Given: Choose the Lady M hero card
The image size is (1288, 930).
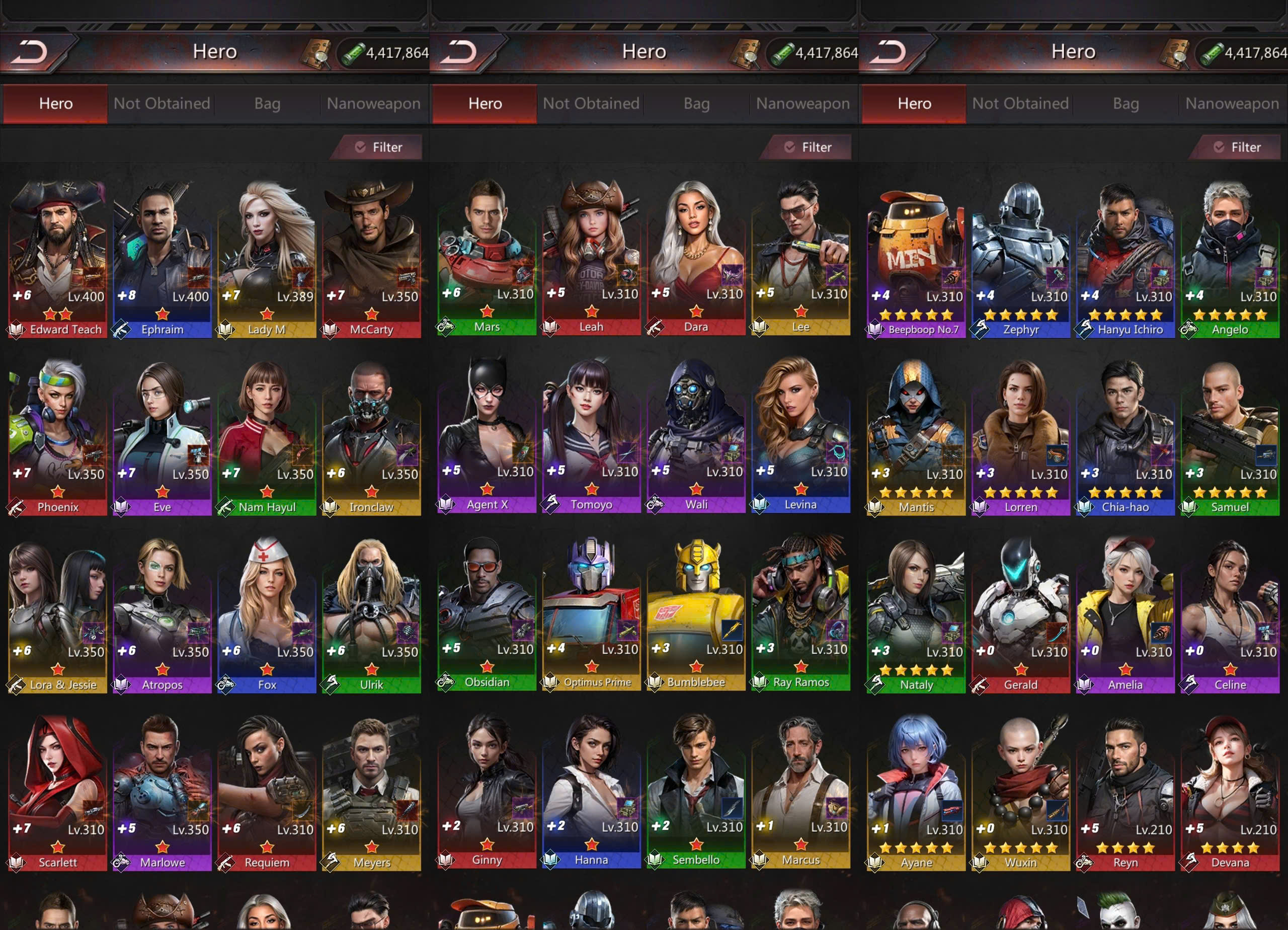Looking at the screenshot, I should pyautogui.click(x=266, y=259).
